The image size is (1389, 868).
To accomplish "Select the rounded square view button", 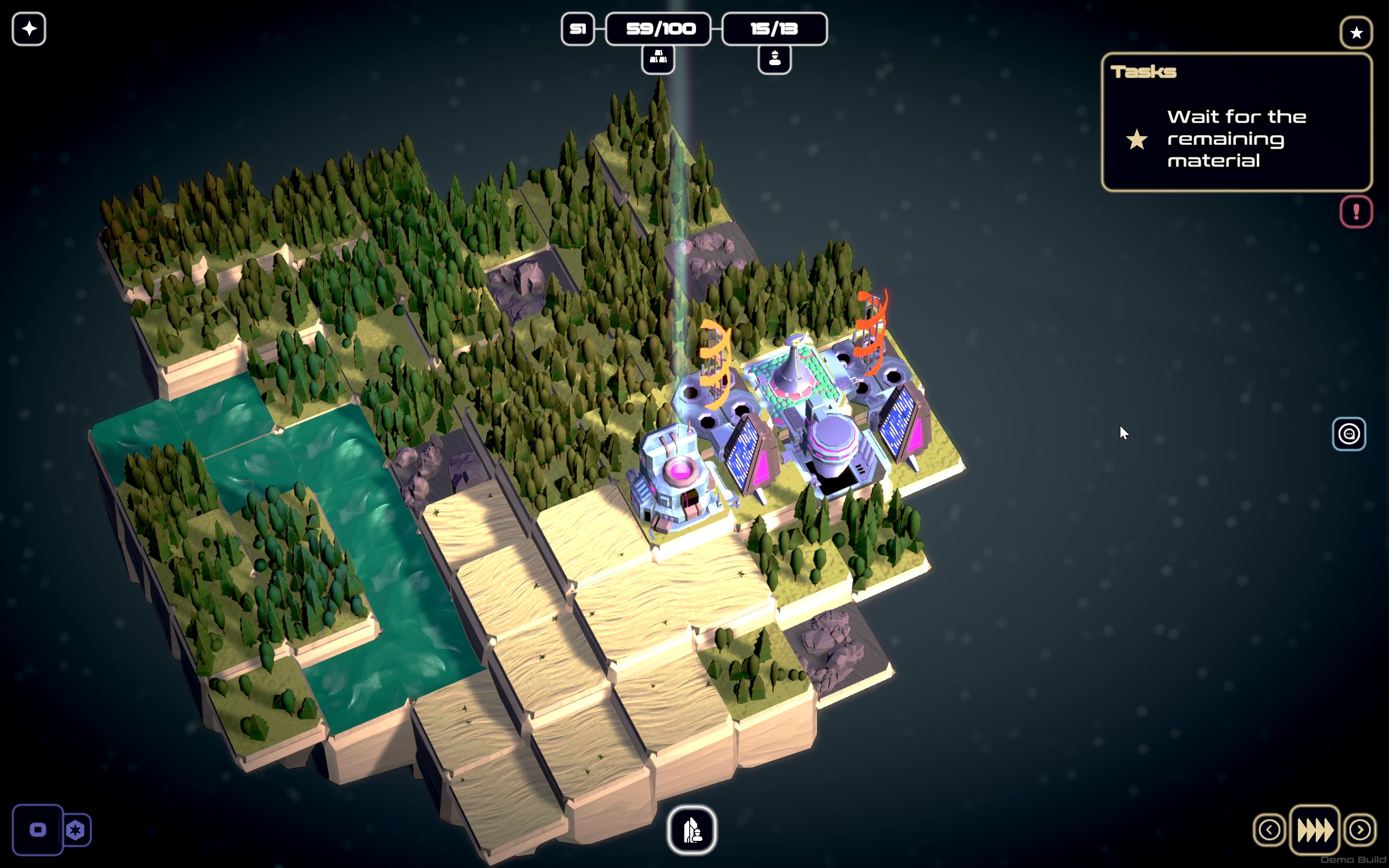I will [x=38, y=830].
